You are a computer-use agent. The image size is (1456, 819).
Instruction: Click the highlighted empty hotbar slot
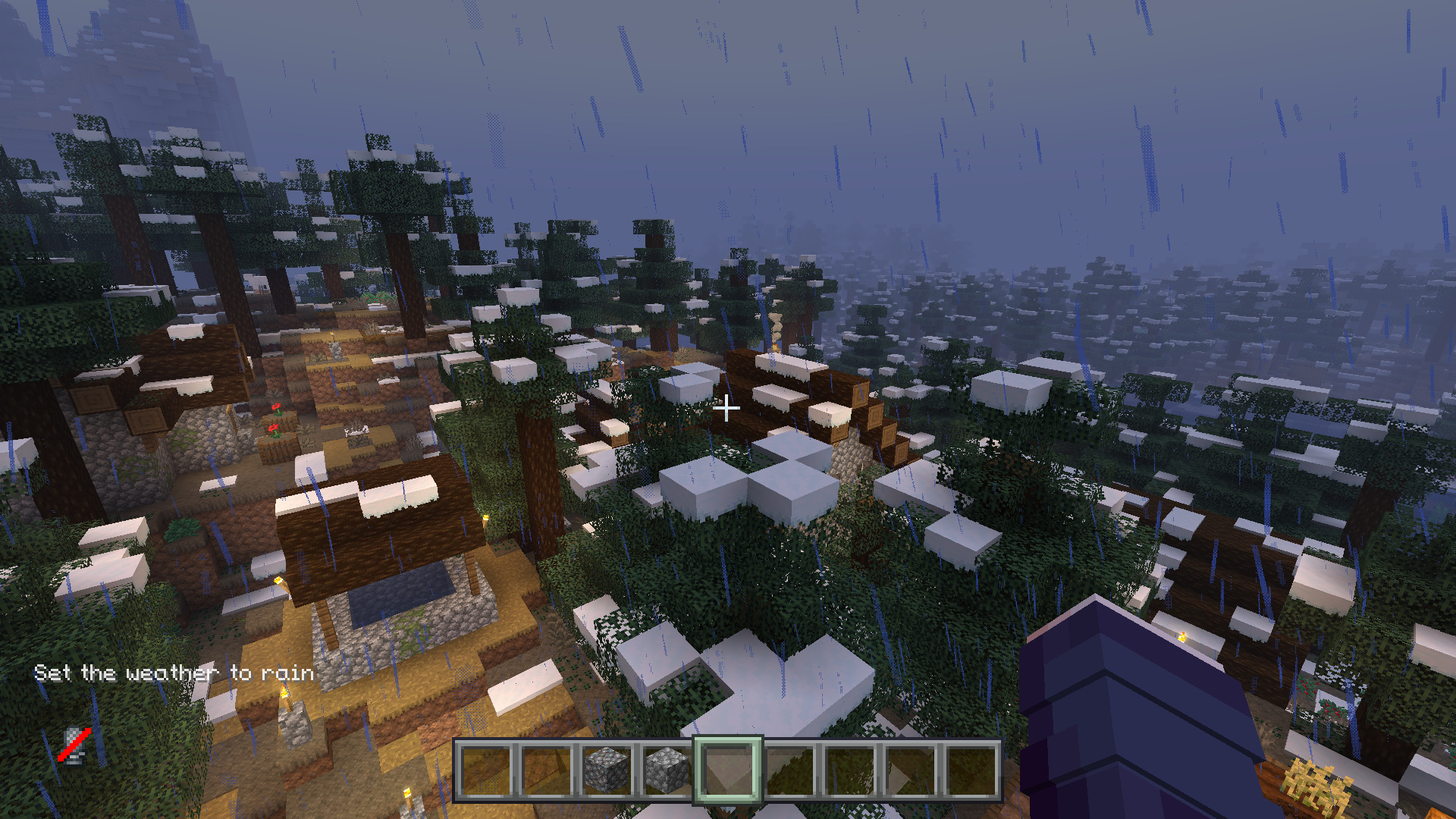pyautogui.click(x=727, y=770)
